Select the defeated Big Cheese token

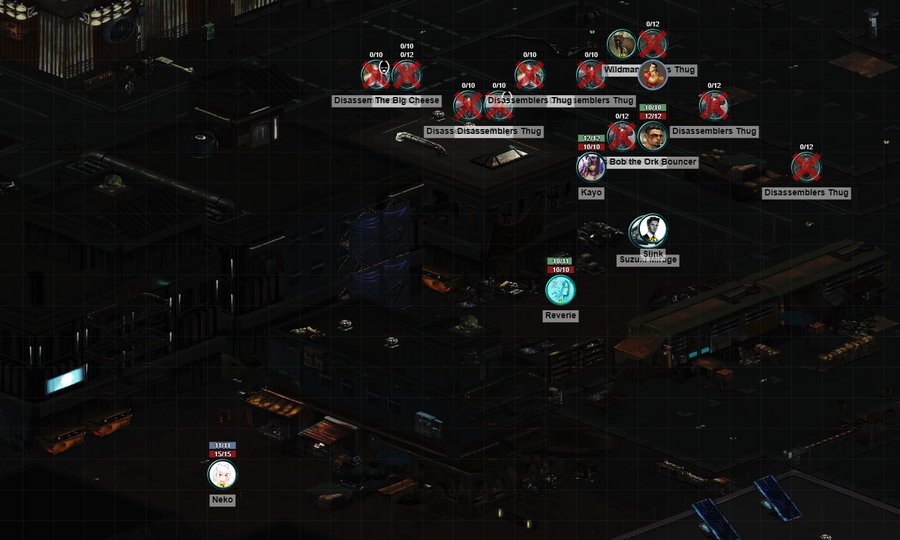(x=407, y=75)
